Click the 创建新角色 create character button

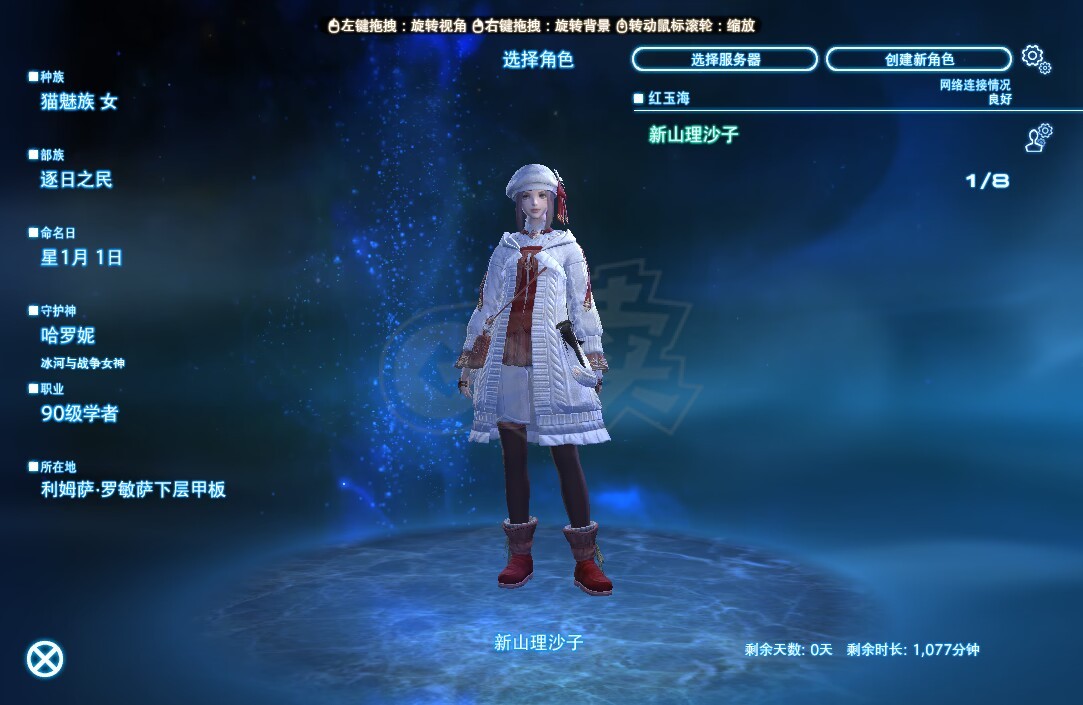click(x=918, y=60)
